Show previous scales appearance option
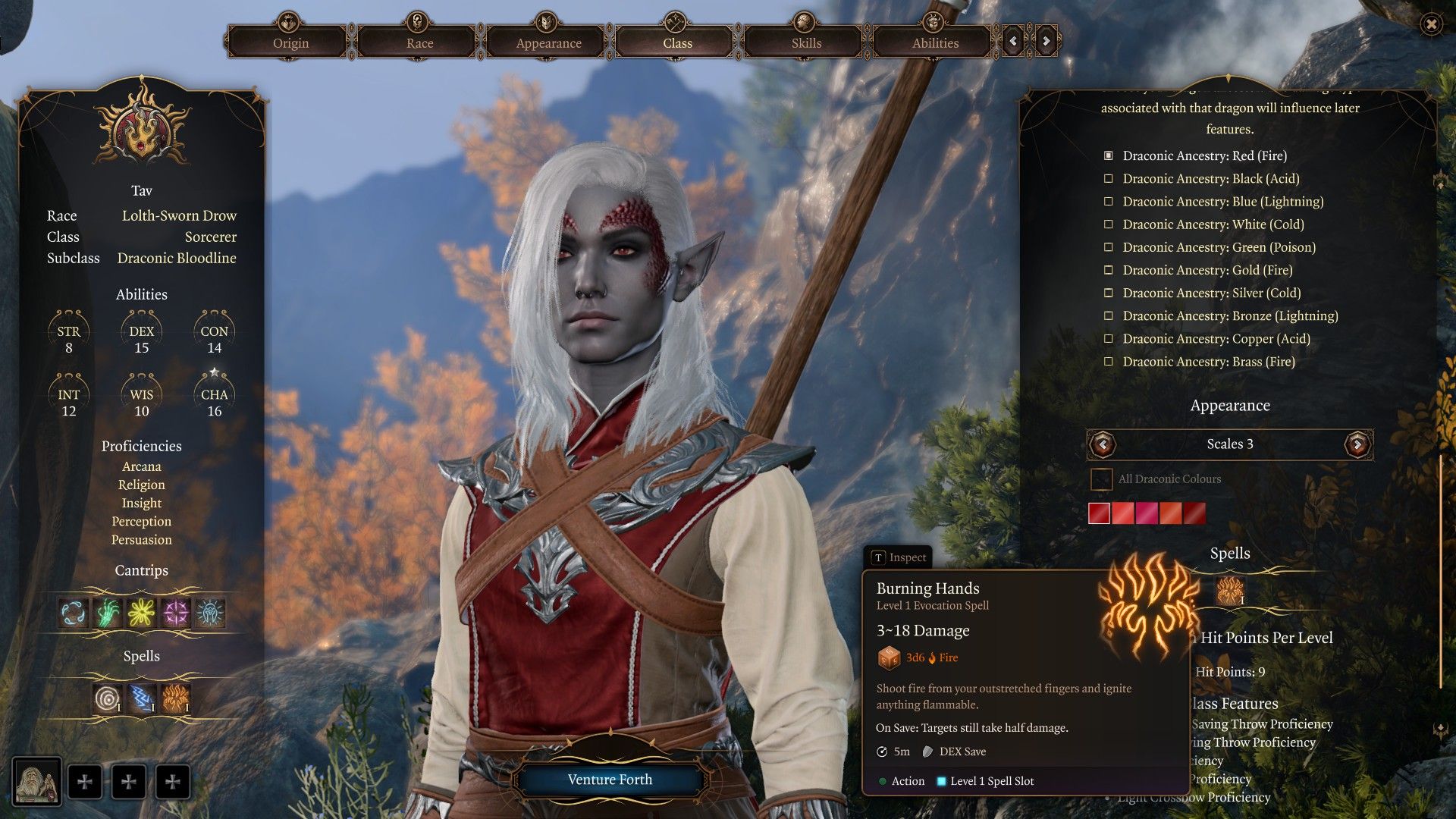1456x819 pixels. coord(1103,444)
